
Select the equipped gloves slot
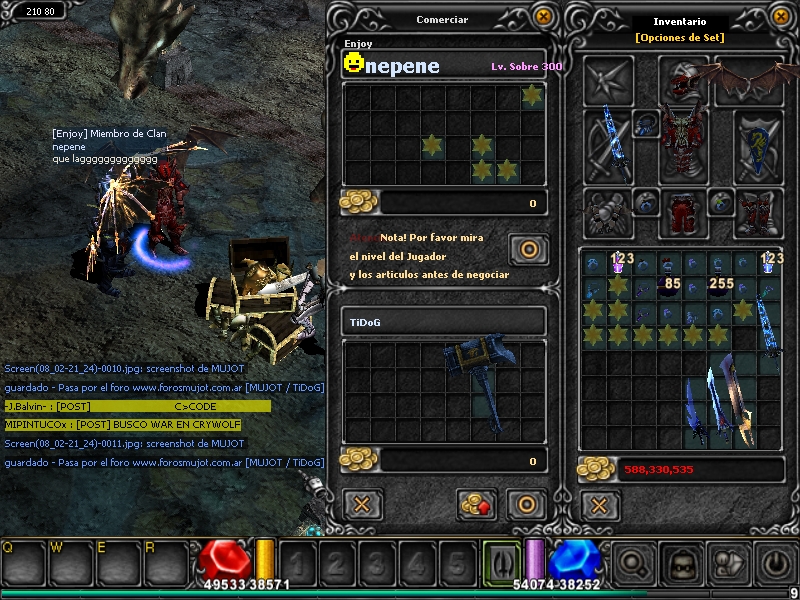click(x=607, y=212)
